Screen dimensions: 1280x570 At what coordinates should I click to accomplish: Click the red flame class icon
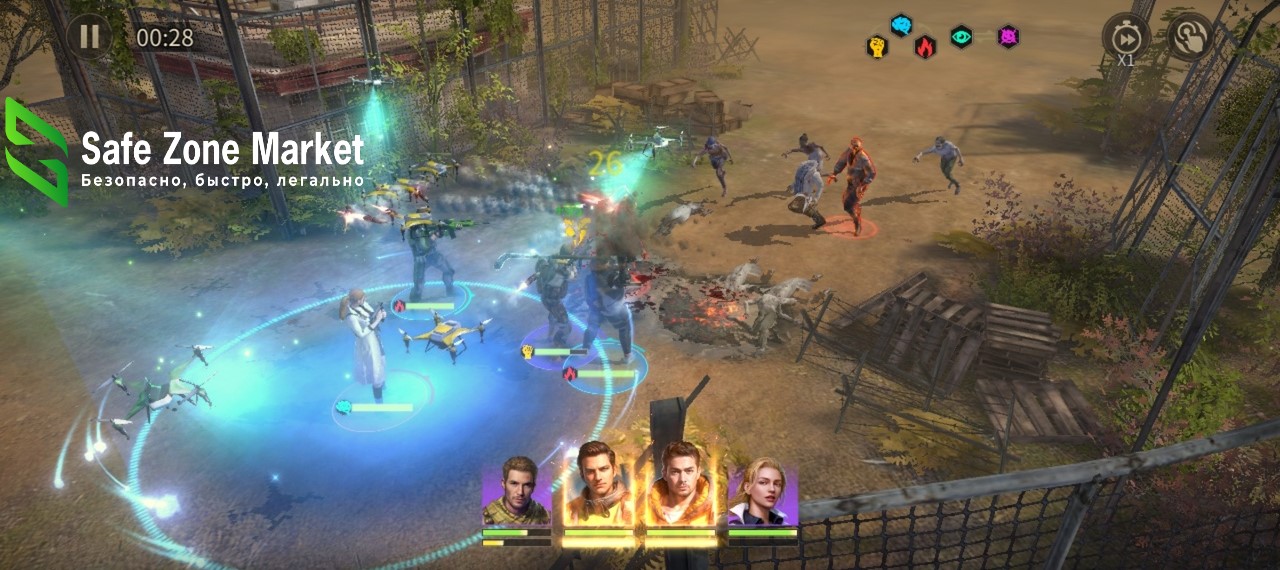point(926,47)
